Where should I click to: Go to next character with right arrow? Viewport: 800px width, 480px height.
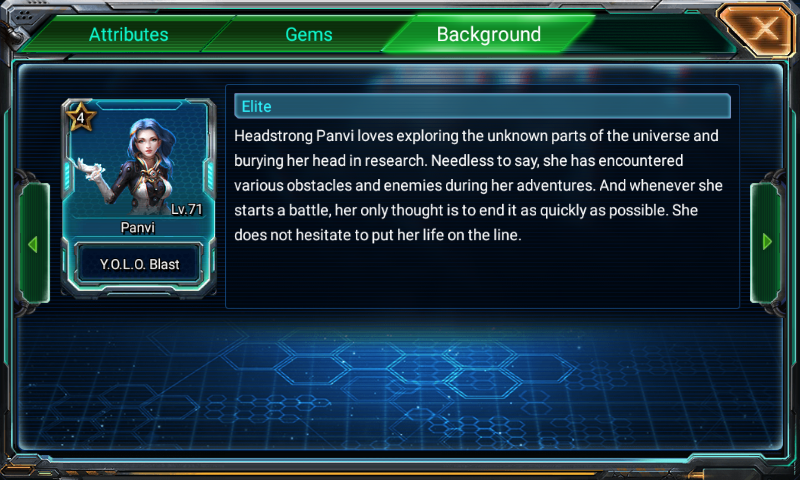(x=767, y=242)
